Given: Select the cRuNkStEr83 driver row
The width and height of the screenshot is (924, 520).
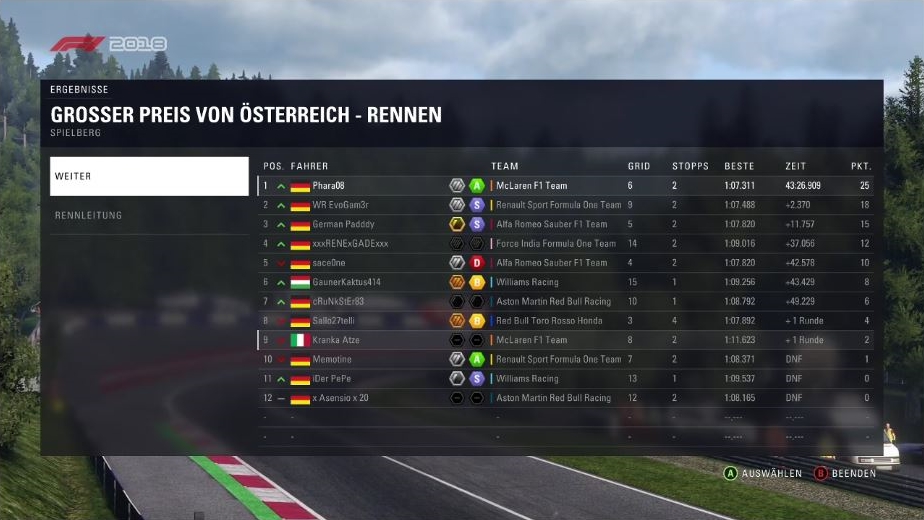Looking at the screenshot, I should pyautogui.click(x=566, y=301).
